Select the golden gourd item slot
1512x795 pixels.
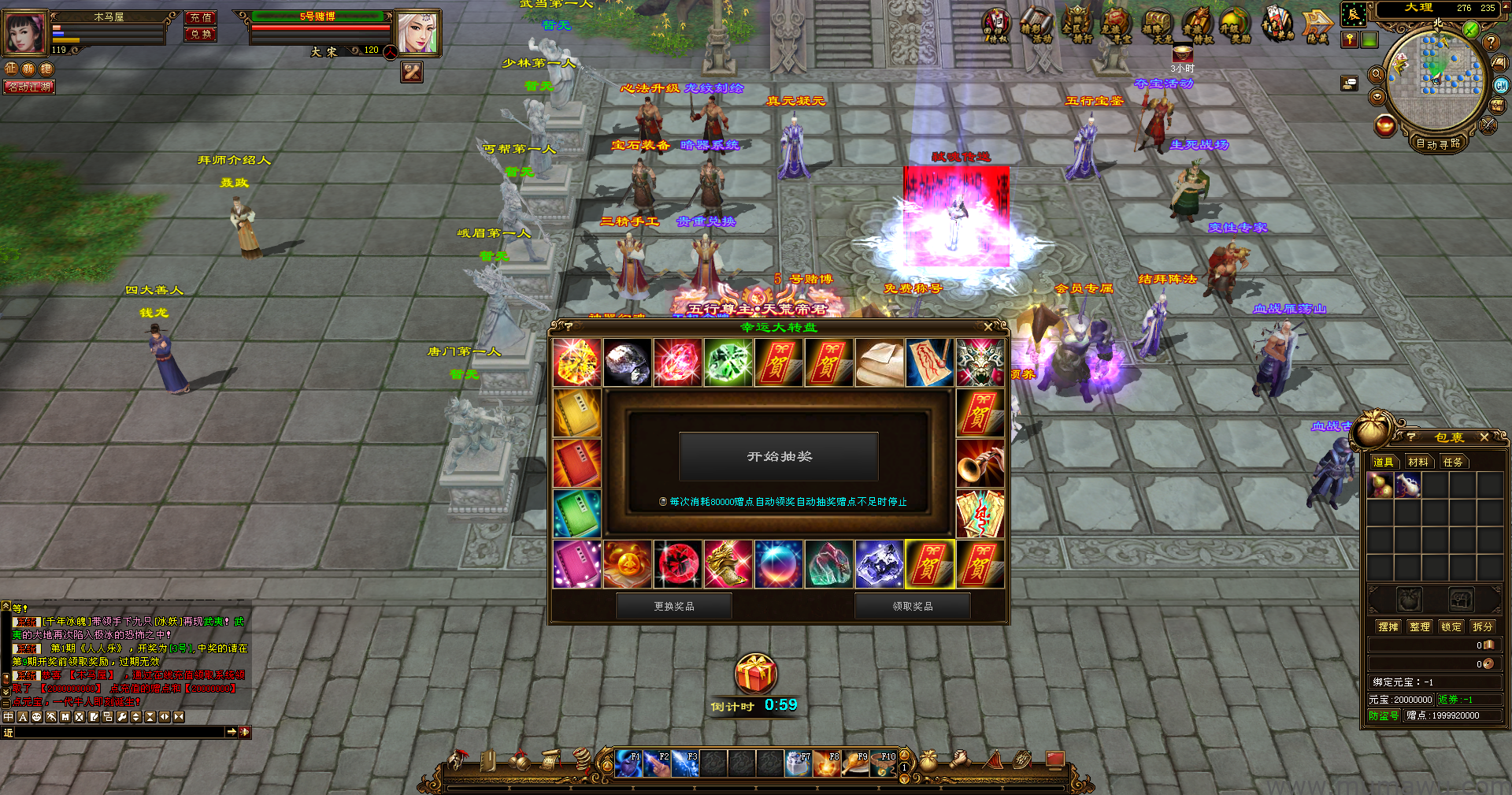[x=1380, y=485]
